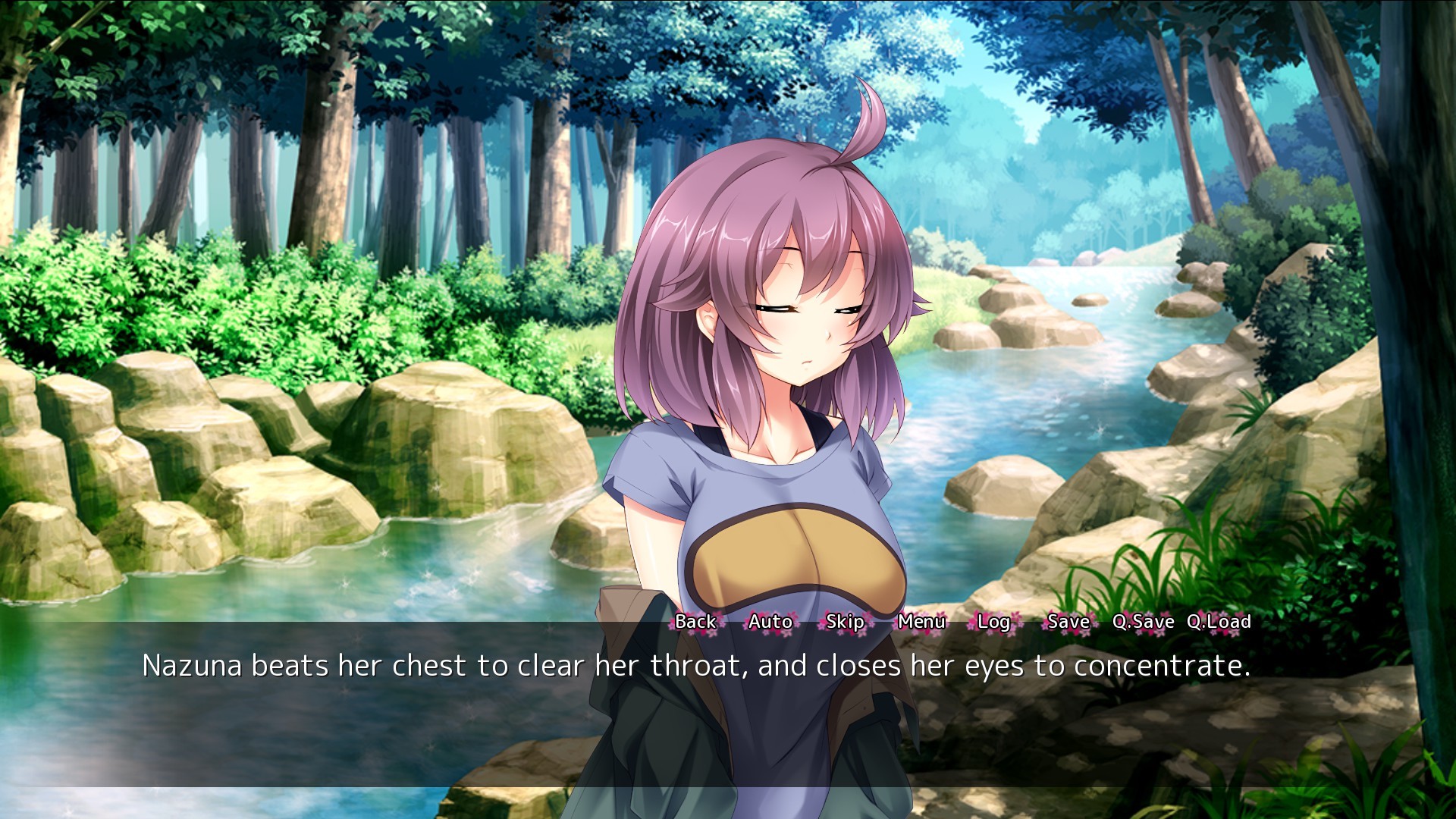Enable Auto mode for automatic text advance

(770, 622)
